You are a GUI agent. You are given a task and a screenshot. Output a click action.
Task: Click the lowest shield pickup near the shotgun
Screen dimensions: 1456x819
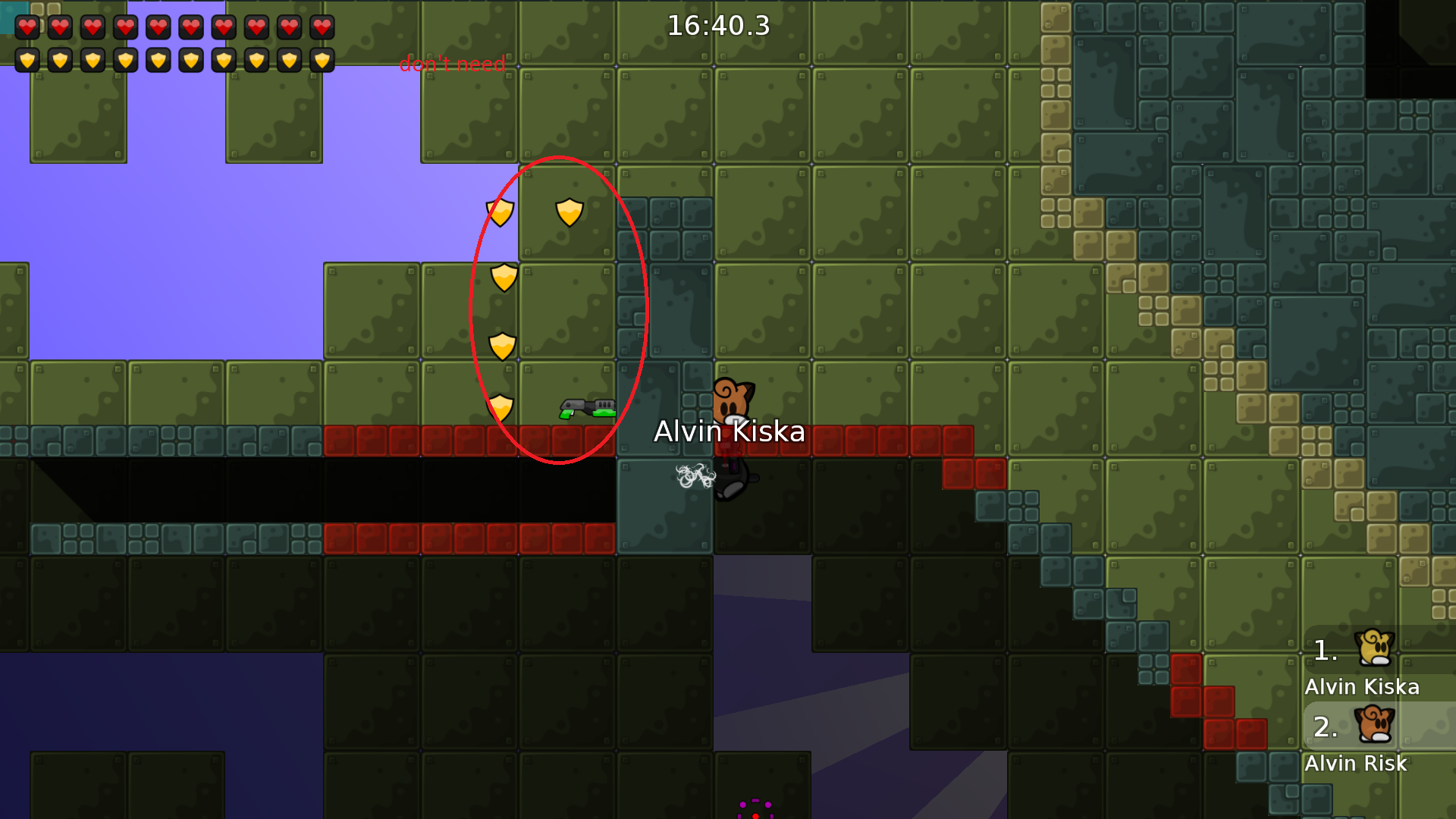click(500, 409)
